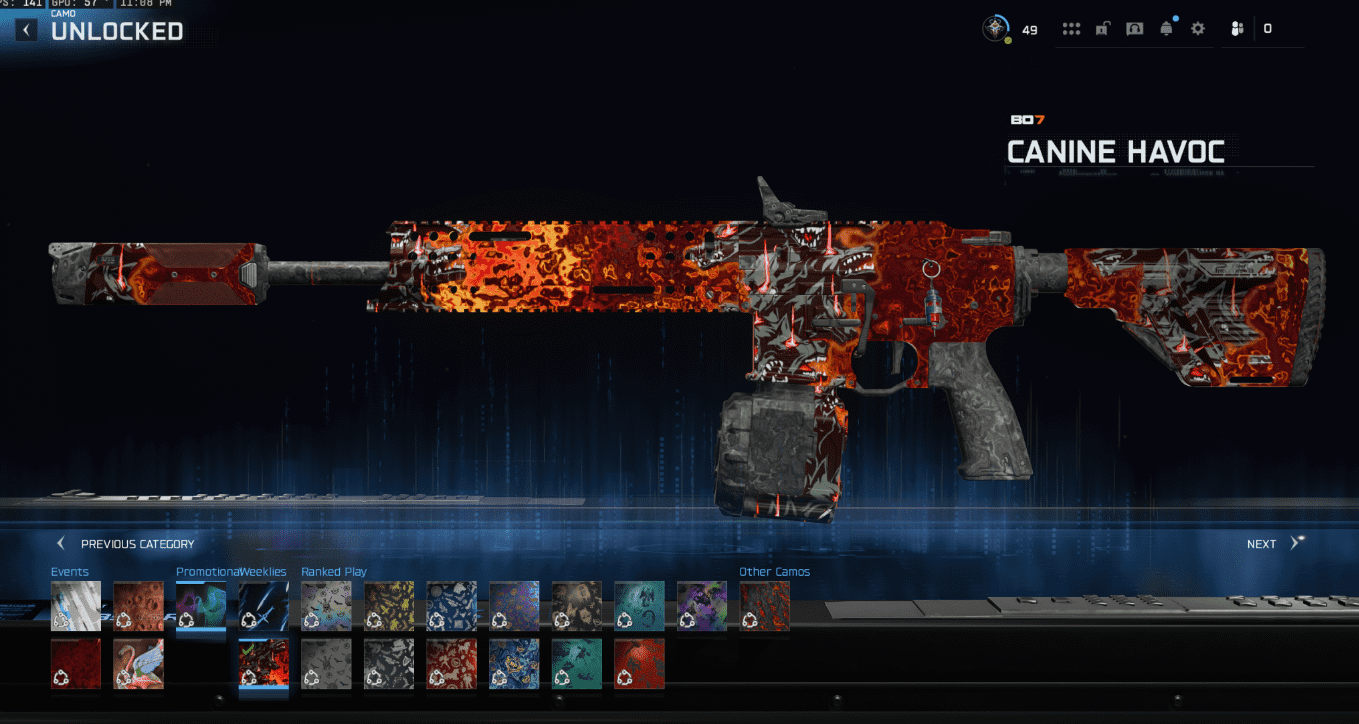Viewport: 1359px width, 724px height.
Task: Select the white and blue streak Events camo
Action: 76,606
